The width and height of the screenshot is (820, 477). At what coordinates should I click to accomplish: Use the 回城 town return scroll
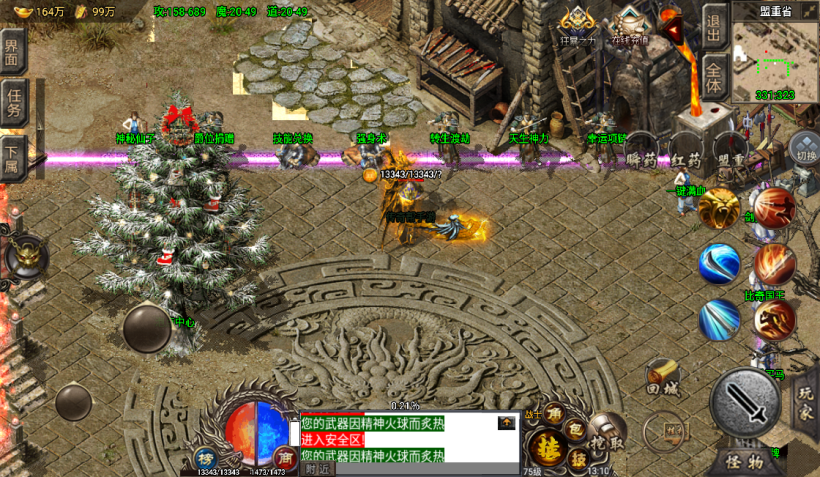662,377
